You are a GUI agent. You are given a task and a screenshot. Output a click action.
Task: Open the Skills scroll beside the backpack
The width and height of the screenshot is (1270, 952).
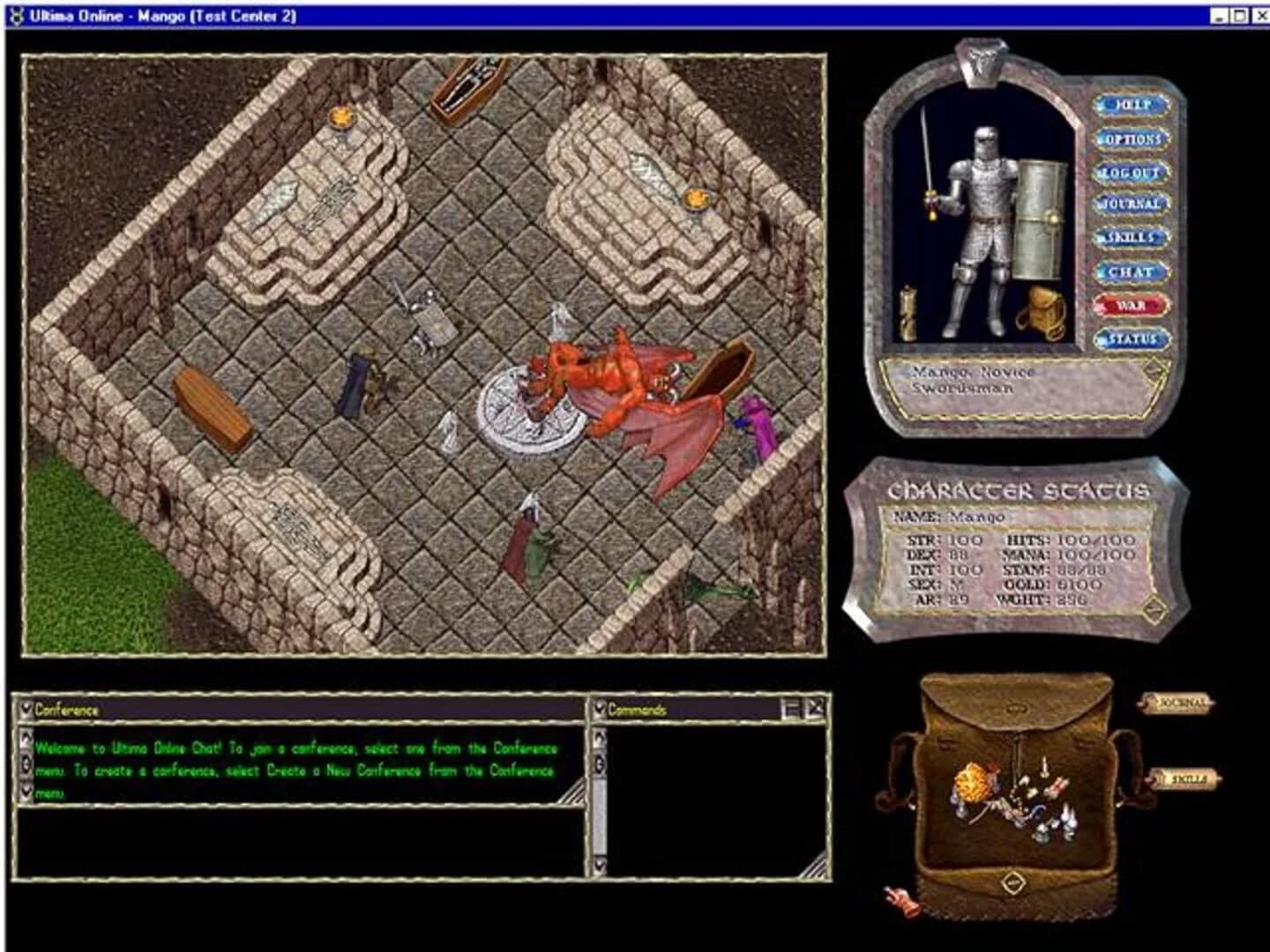(x=1186, y=780)
